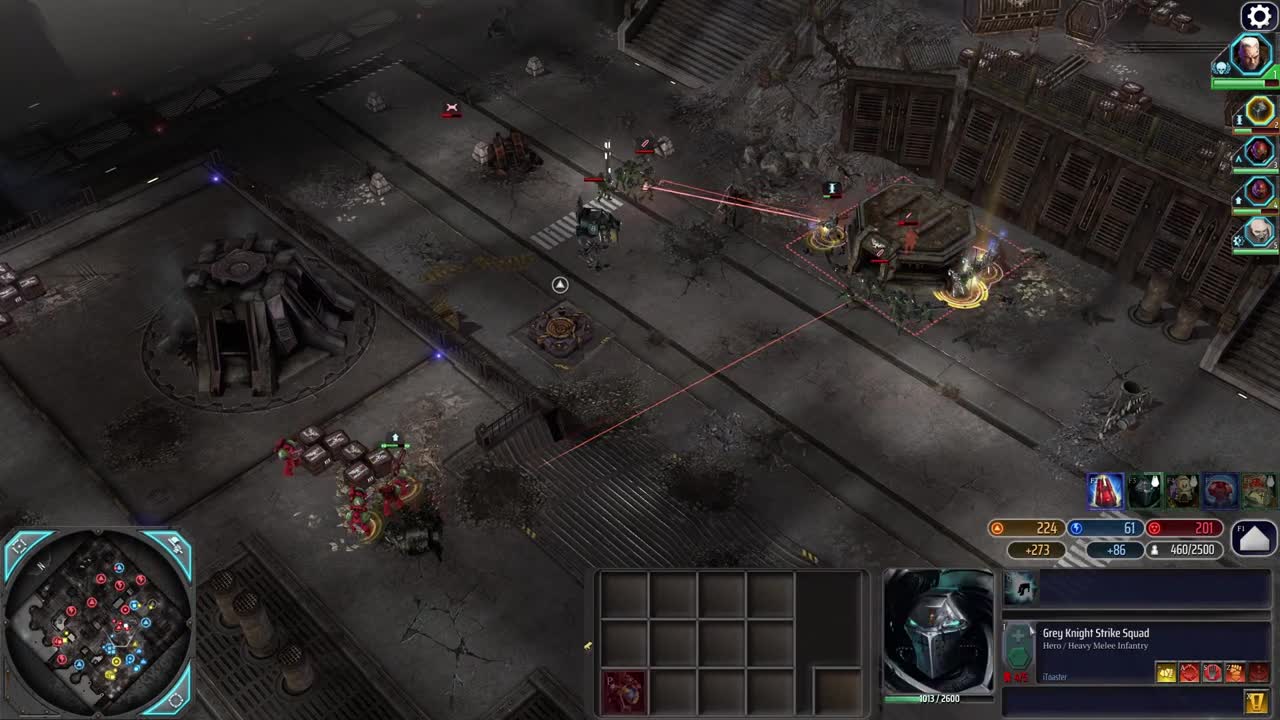Select the F3 dark unit group icon
1280x720 pixels.
coord(1145,491)
